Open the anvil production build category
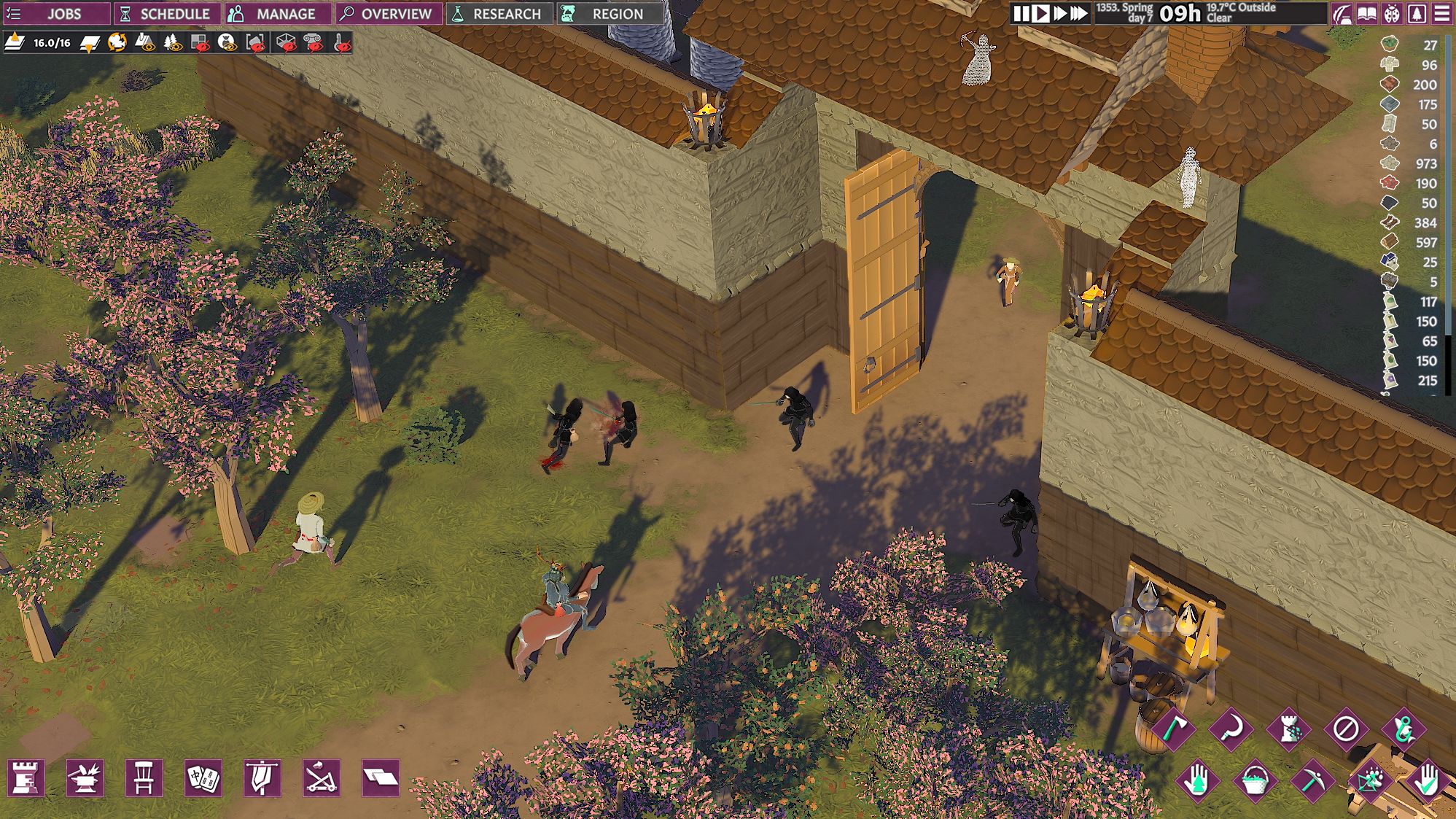This screenshot has height=819, width=1456. (85, 778)
